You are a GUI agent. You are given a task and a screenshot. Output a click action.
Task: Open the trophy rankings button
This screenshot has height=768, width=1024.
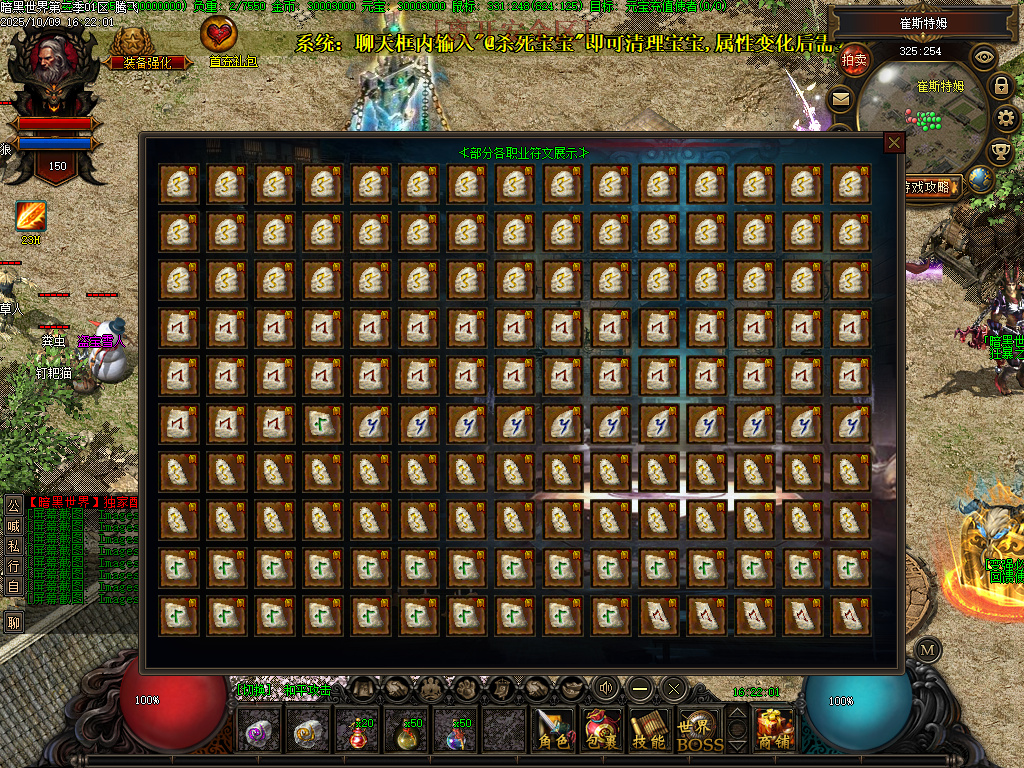[999, 152]
